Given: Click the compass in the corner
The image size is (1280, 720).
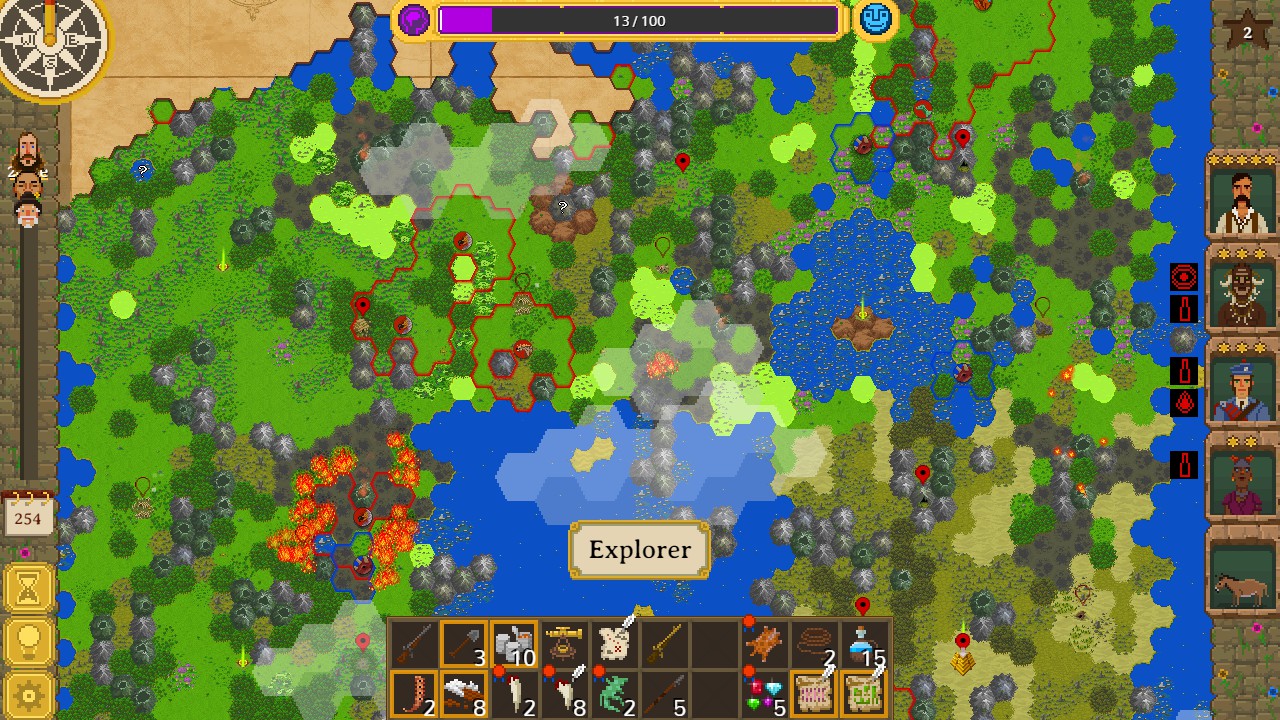Looking at the screenshot, I should tap(50, 38).
